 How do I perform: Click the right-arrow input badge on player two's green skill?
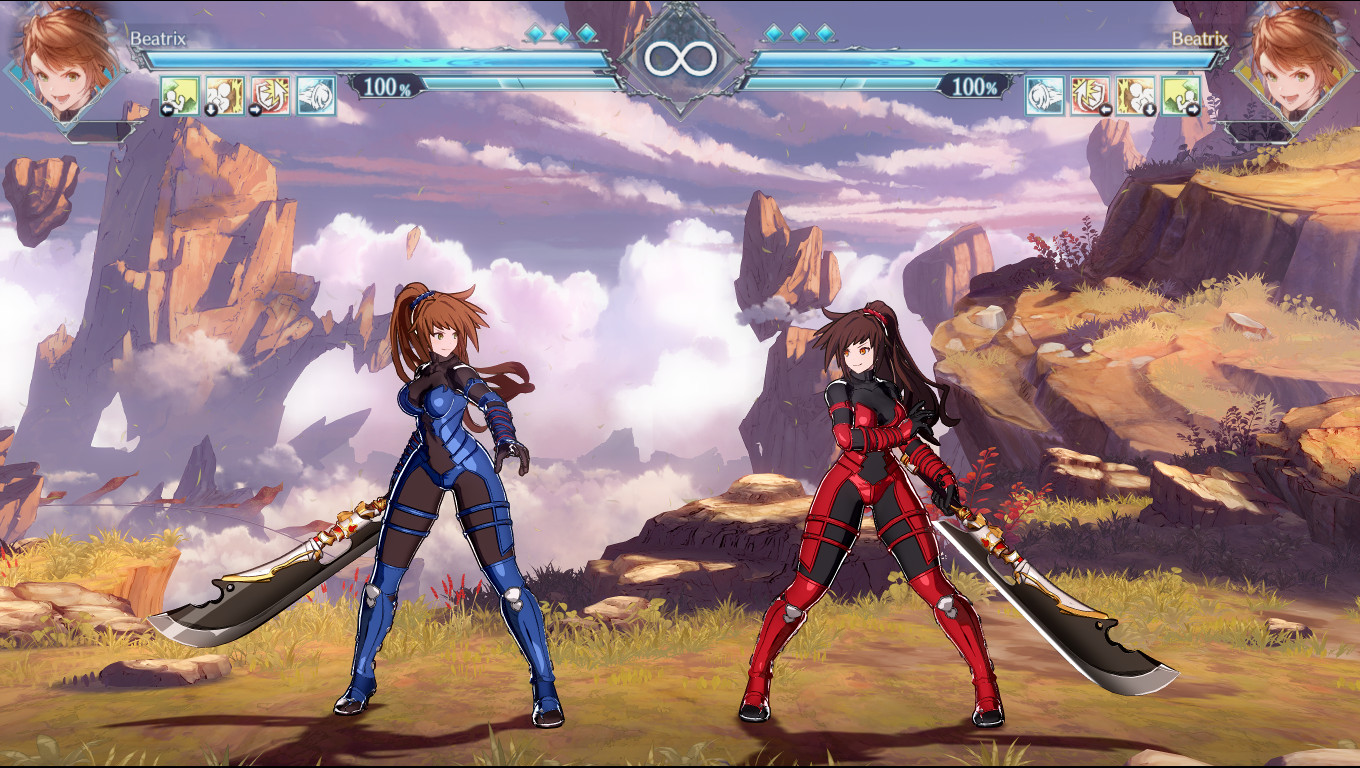point(1192,109)
